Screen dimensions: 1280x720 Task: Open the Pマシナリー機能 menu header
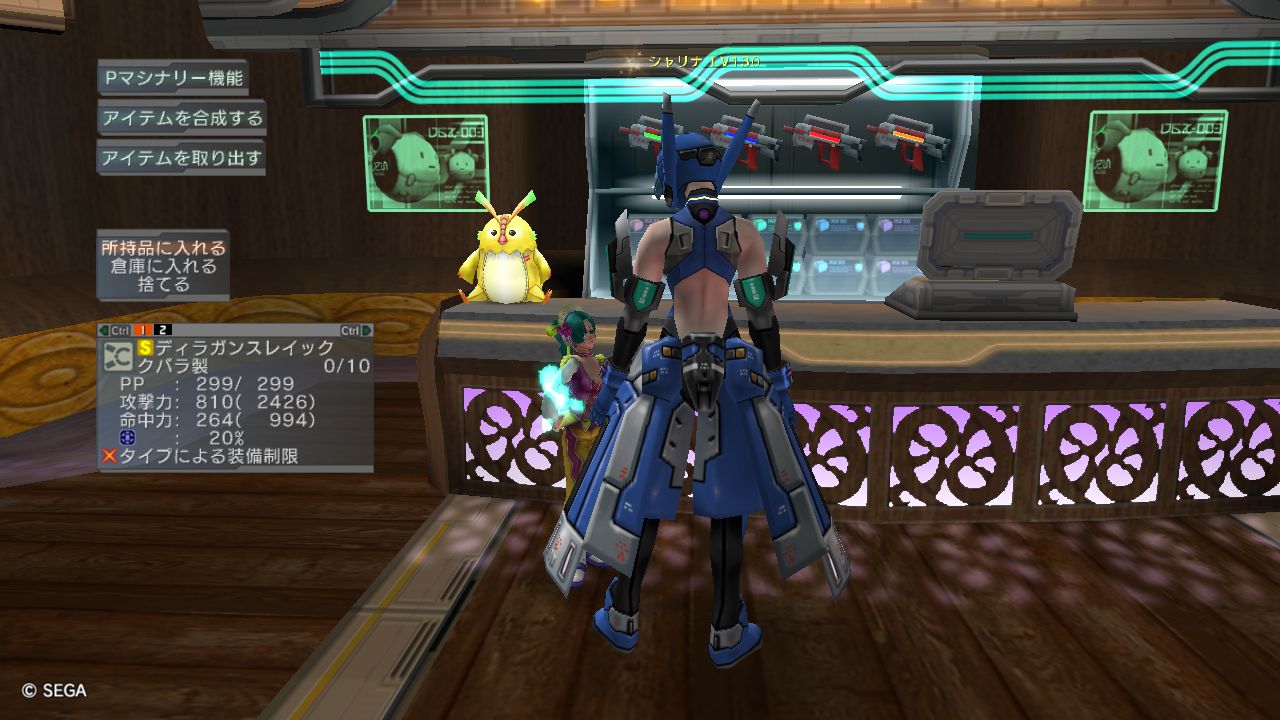pyautogui.click(x=172, y=78)
